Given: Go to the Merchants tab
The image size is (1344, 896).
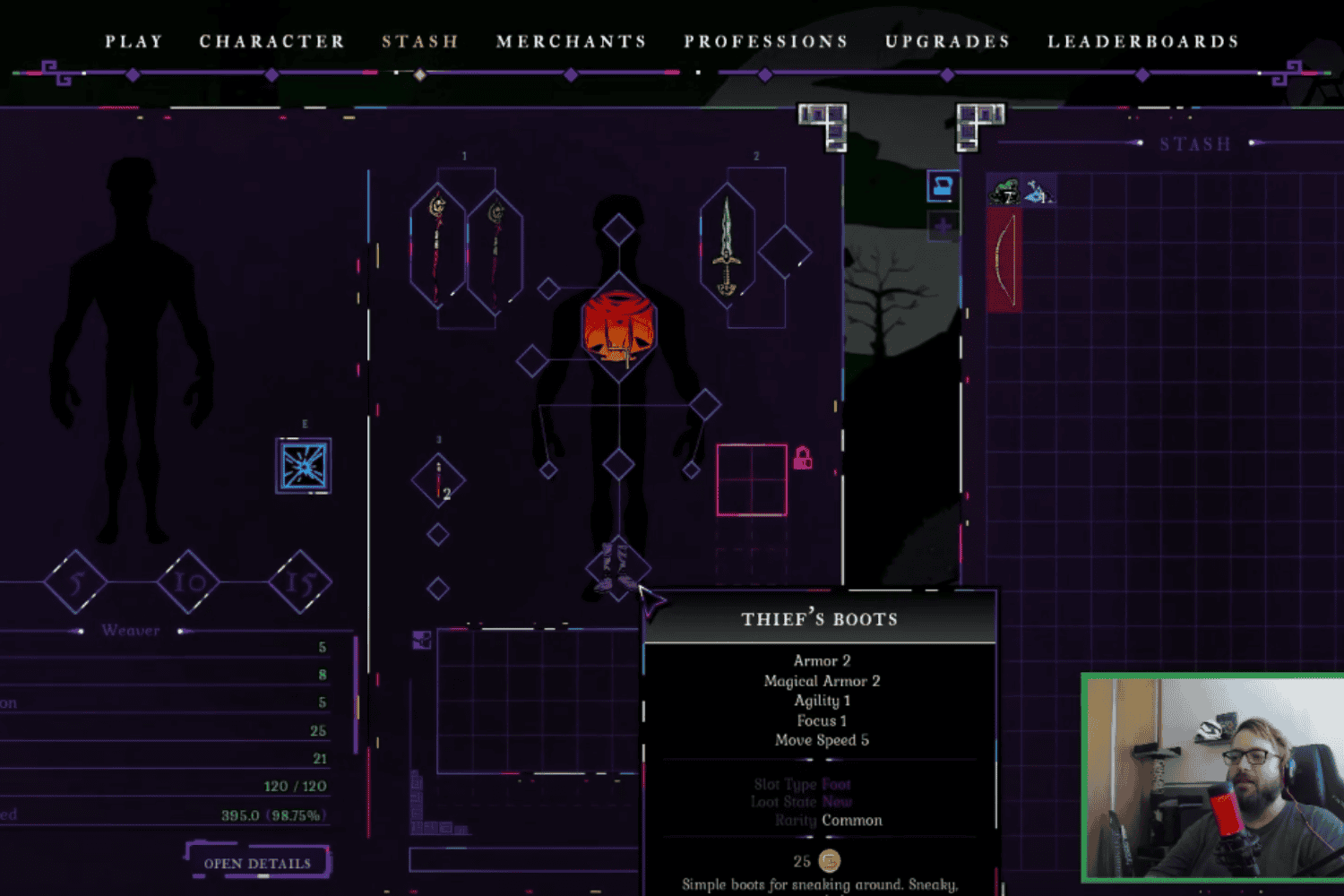Looking at the screenshot, I should coord(571,42).
